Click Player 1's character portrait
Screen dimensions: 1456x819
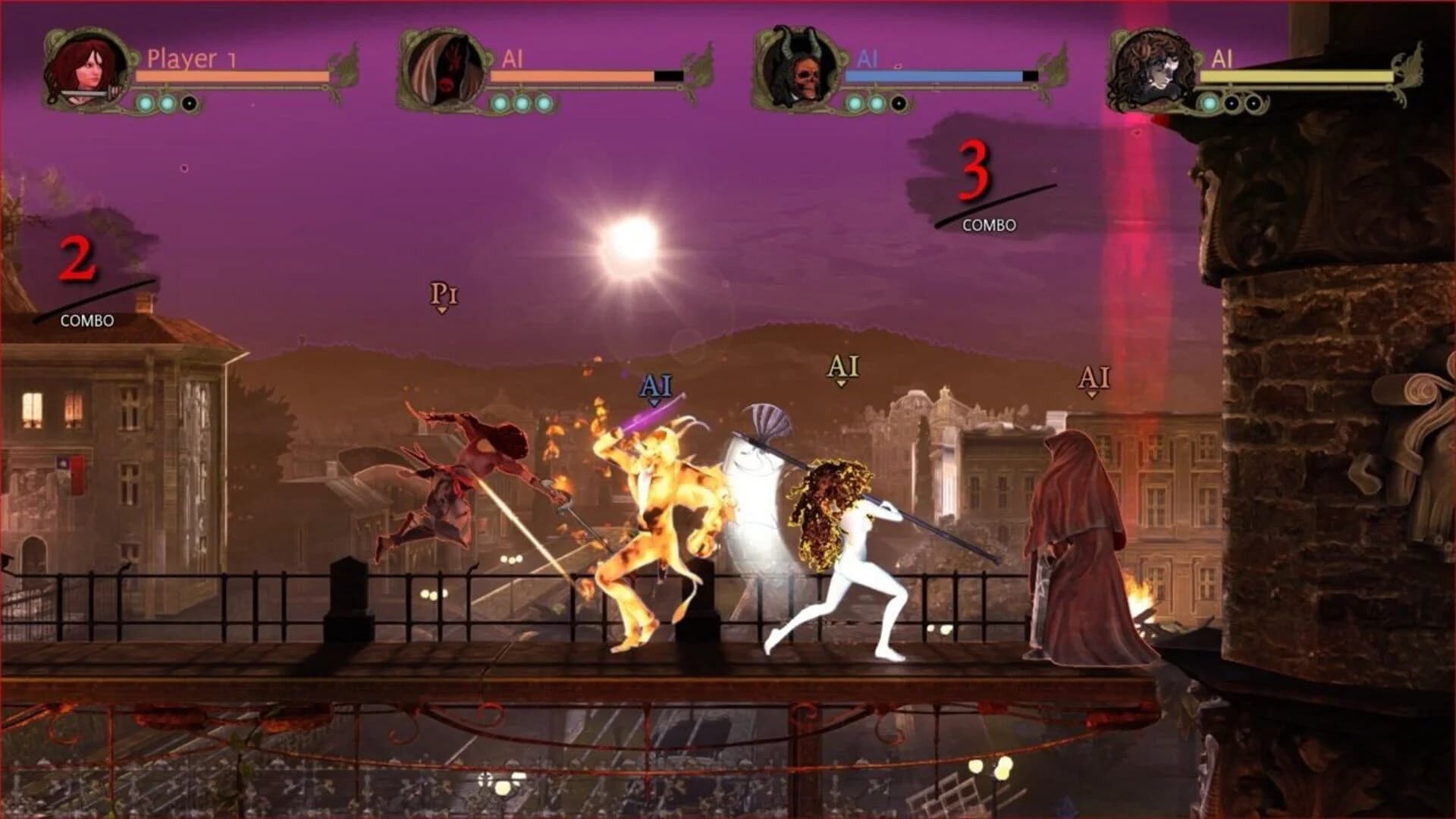coord(87,68)
